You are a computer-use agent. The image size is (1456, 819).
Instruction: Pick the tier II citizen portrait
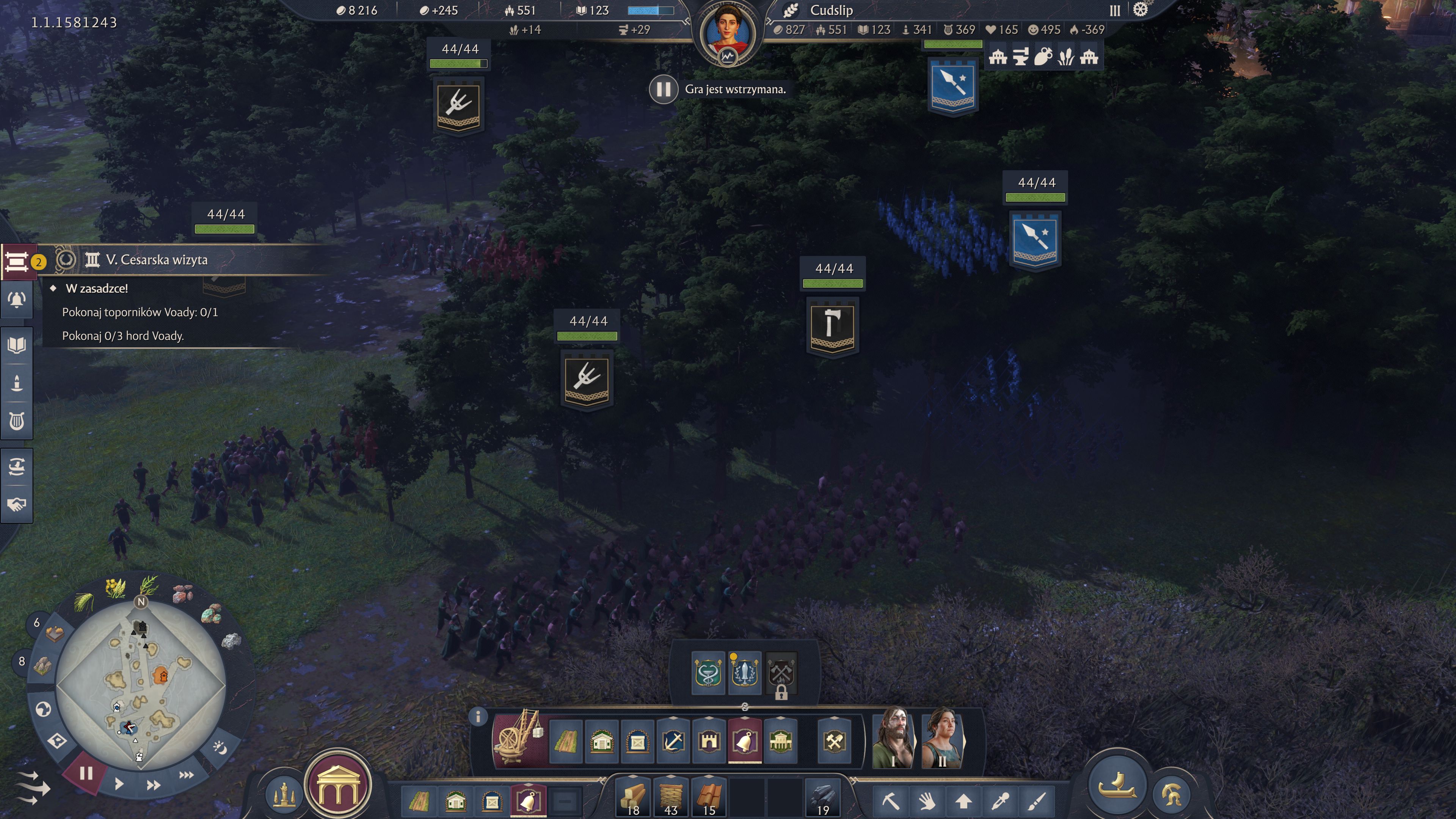tap(942, 739)
